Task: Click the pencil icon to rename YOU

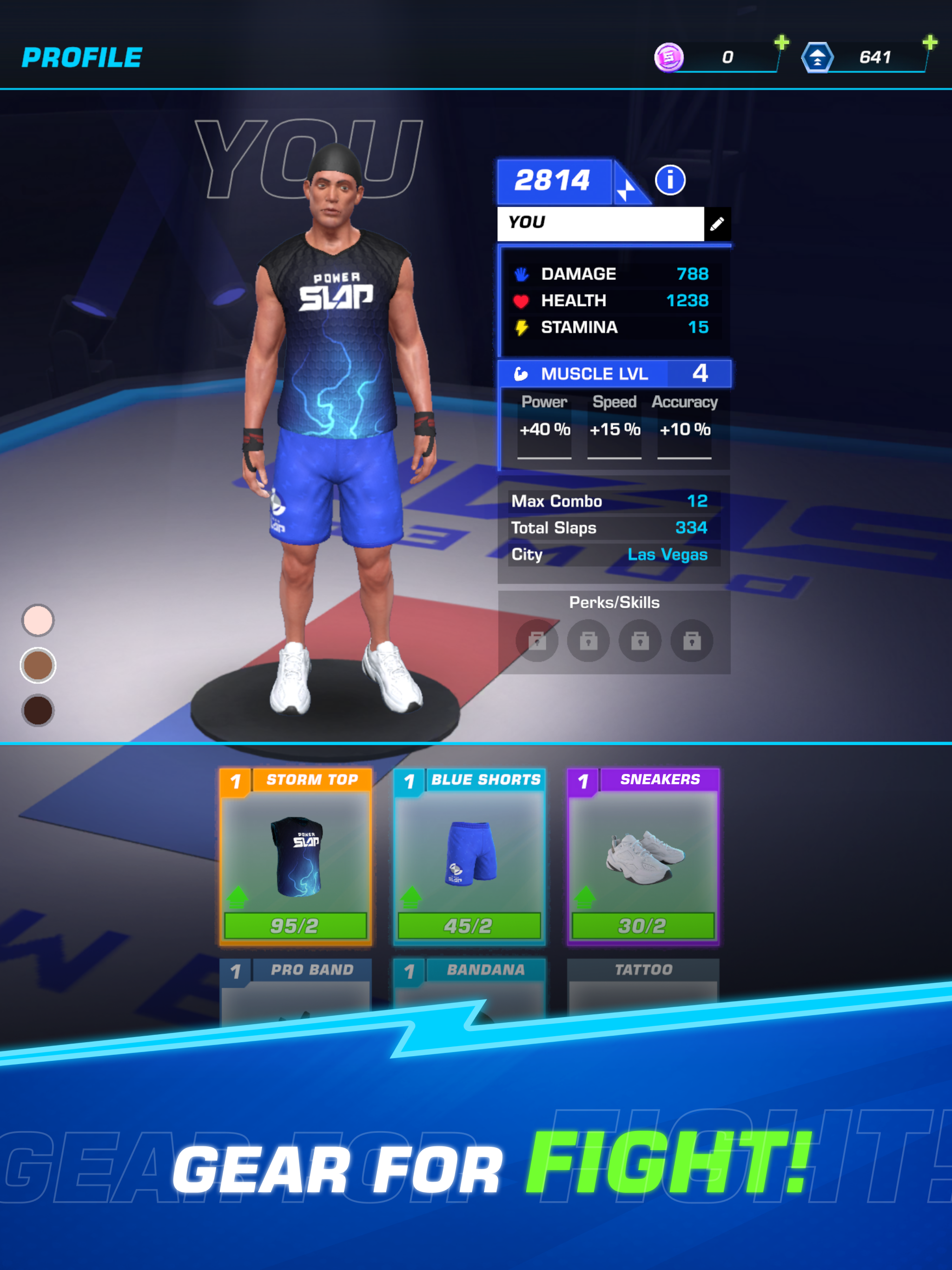Action: pos(718,224)
